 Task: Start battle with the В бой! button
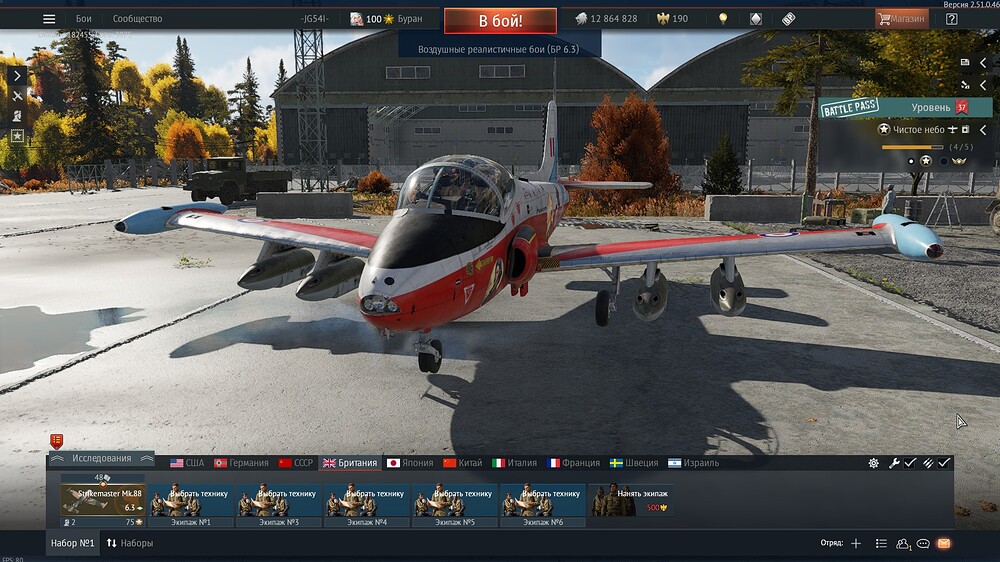[x=500, y=20]
